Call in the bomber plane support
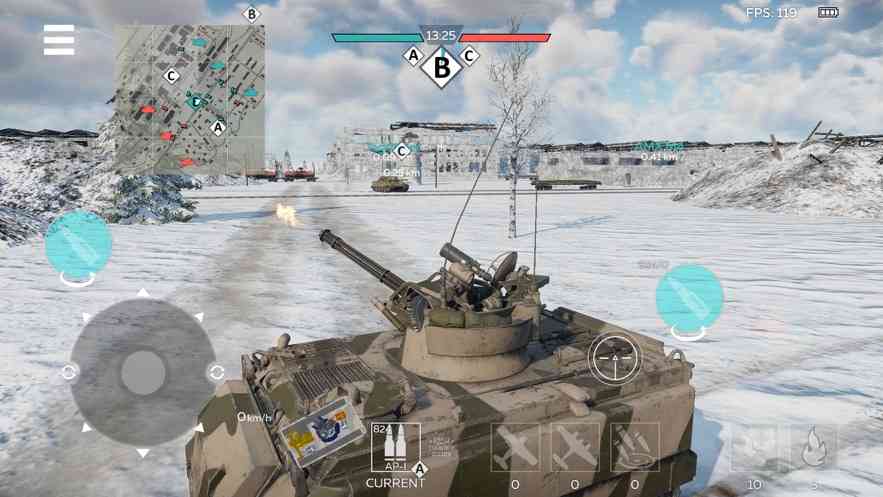 click(575, 447)
